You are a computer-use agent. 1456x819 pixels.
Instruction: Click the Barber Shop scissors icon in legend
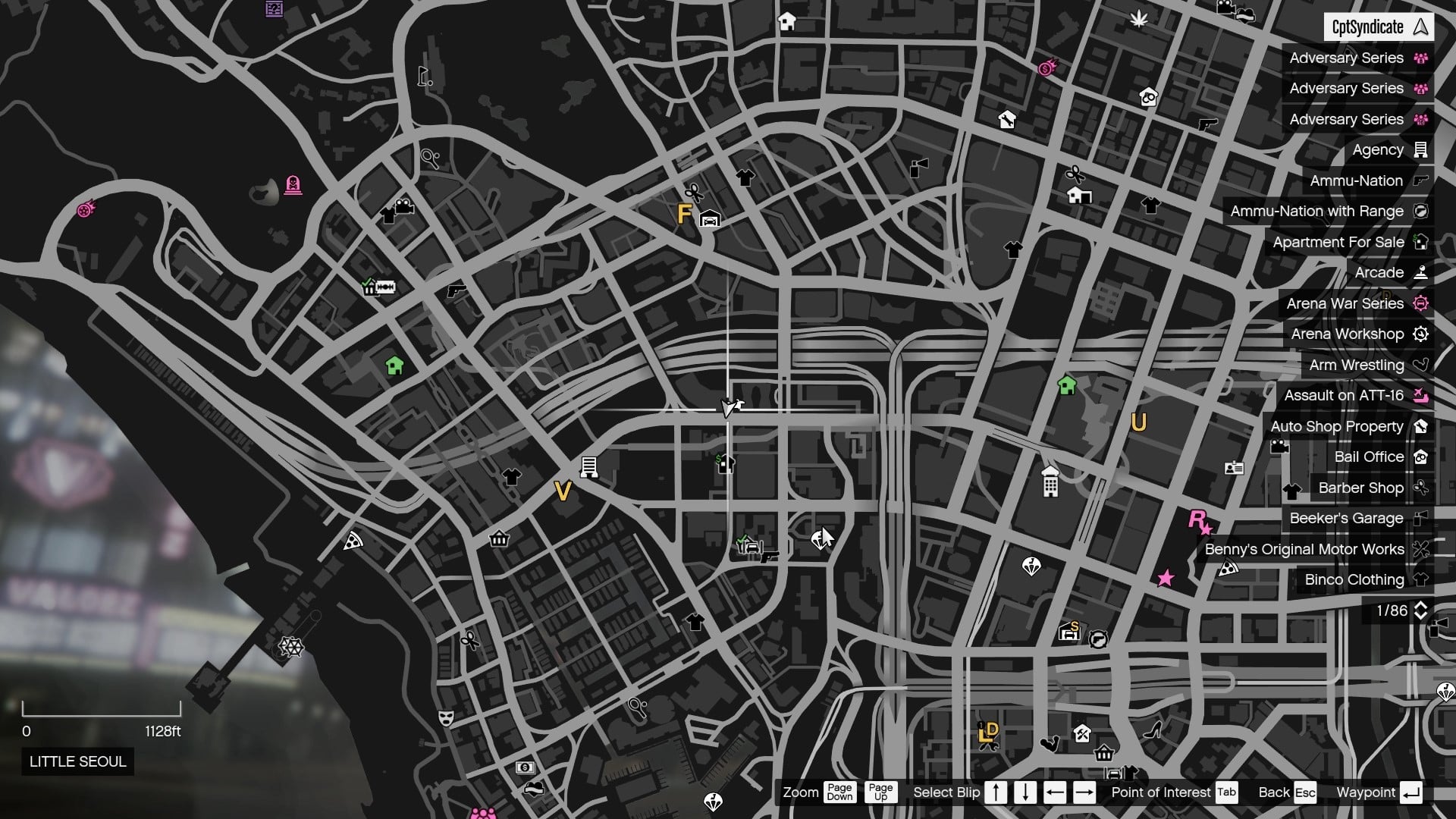pyautogui.click(x=1420, y=488)
